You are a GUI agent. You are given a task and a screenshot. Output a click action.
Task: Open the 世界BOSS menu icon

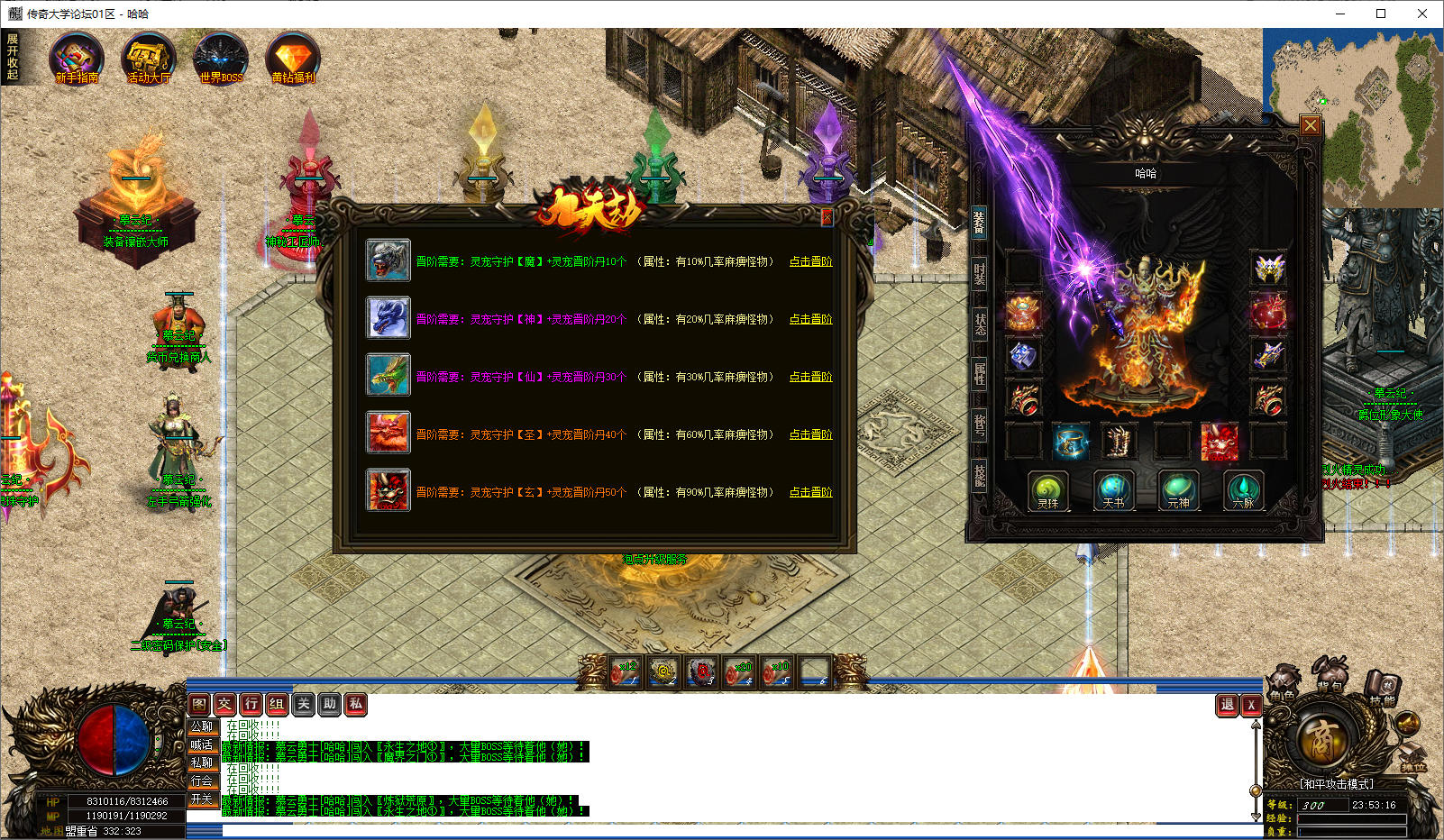coord(221,59)
